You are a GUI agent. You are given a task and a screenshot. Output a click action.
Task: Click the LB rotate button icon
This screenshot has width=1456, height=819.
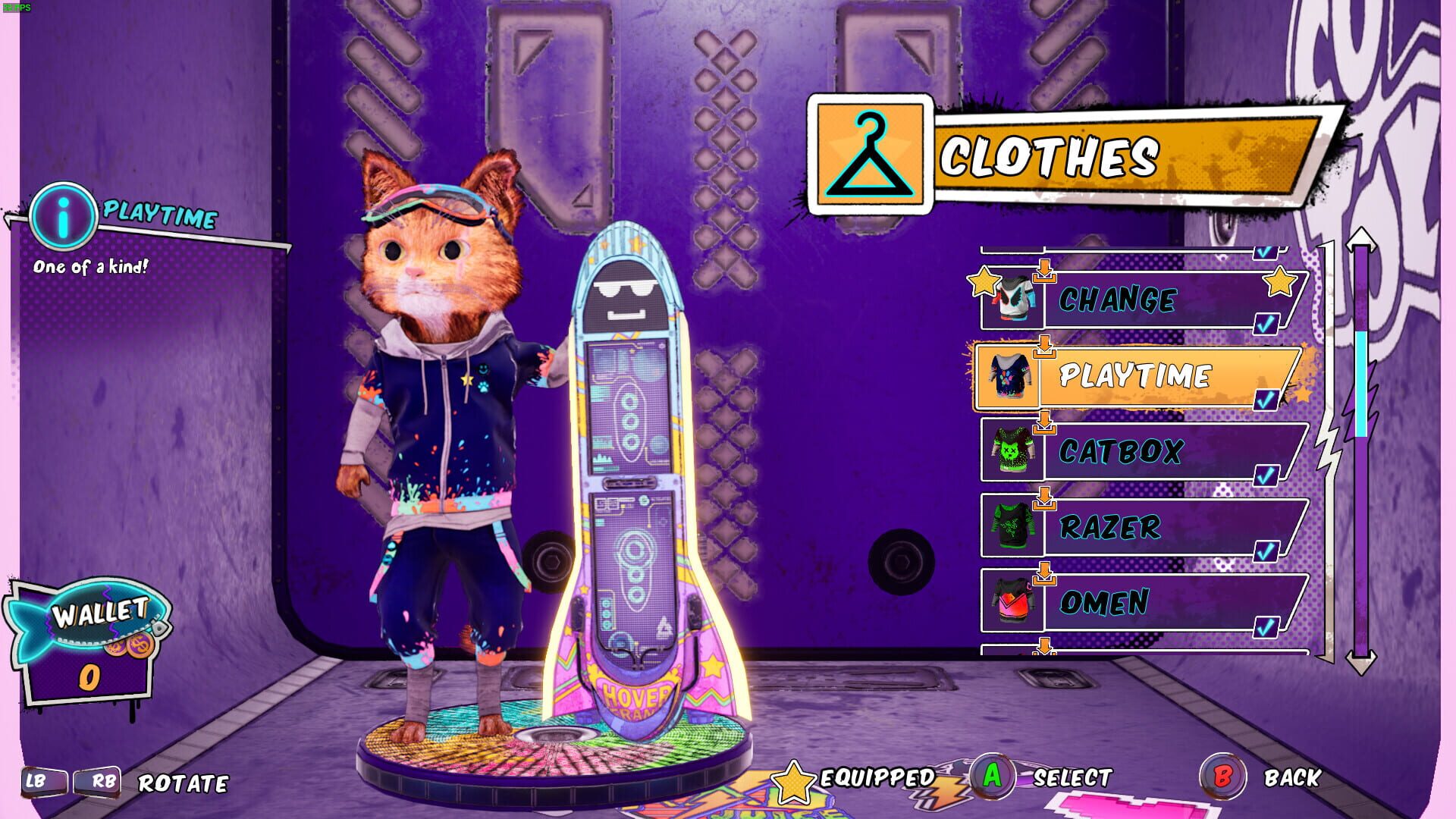[43, 783]
